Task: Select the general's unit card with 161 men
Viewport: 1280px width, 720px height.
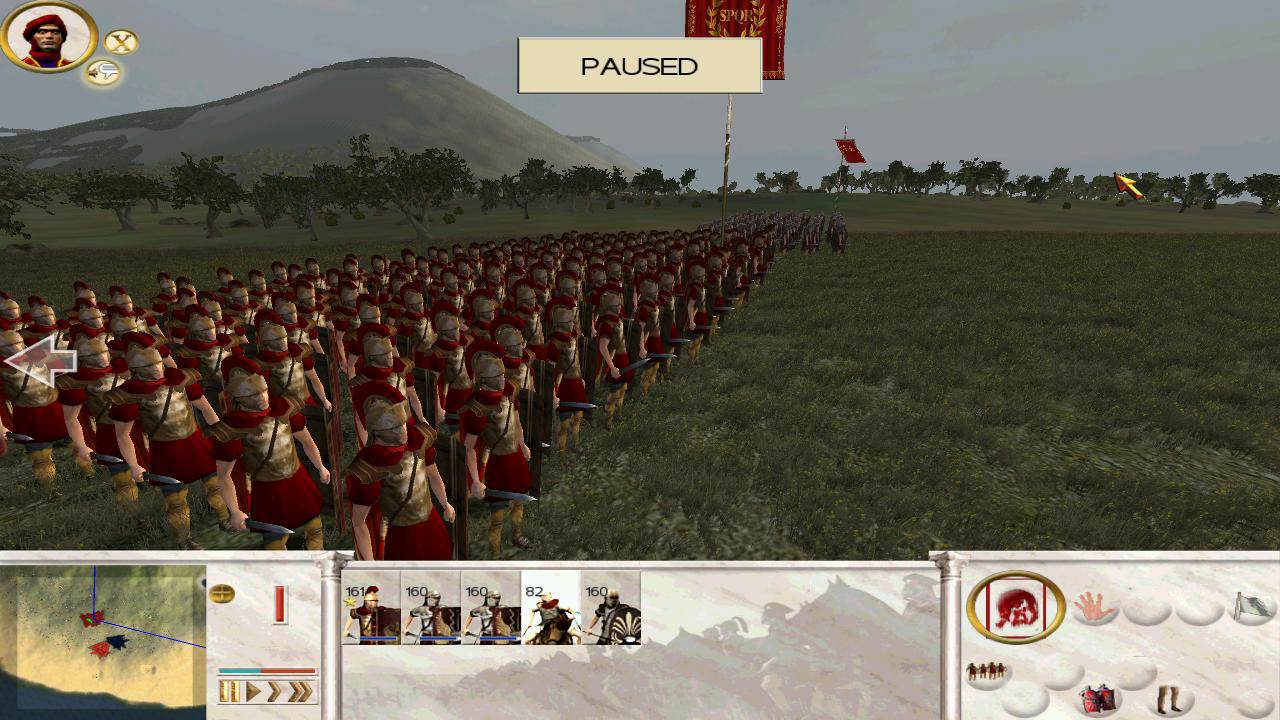Action: pyautogui.click(x=371, y=608)
